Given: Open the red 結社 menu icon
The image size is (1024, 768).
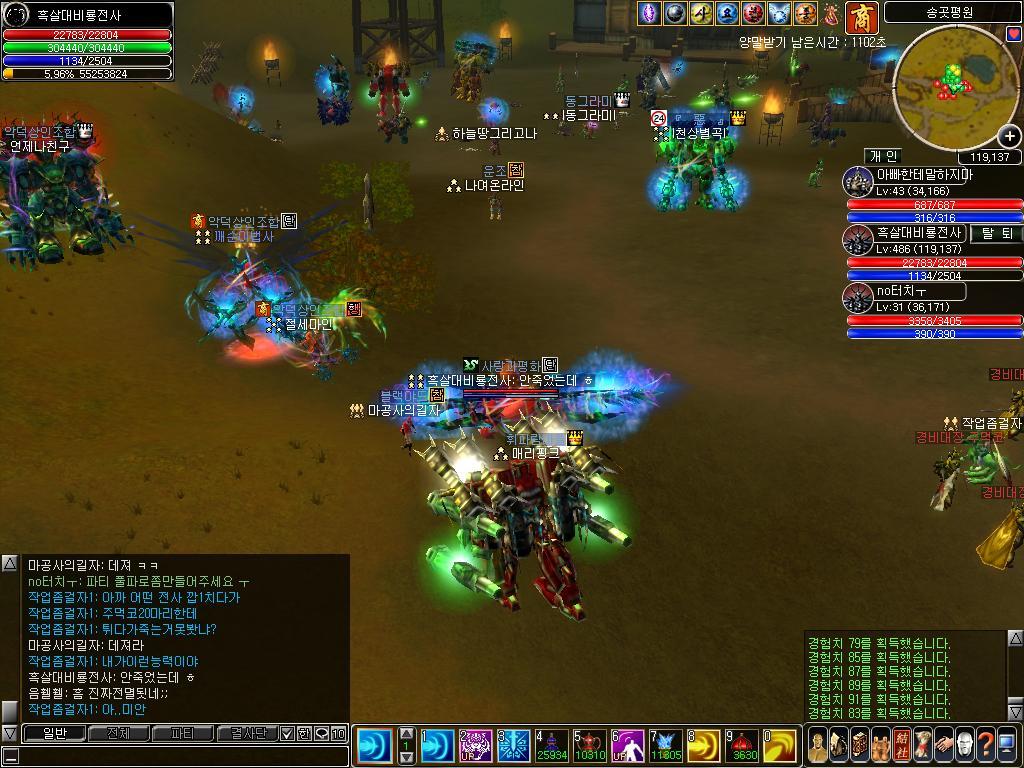Looking at the screenshot, I should tap(902, 745).
